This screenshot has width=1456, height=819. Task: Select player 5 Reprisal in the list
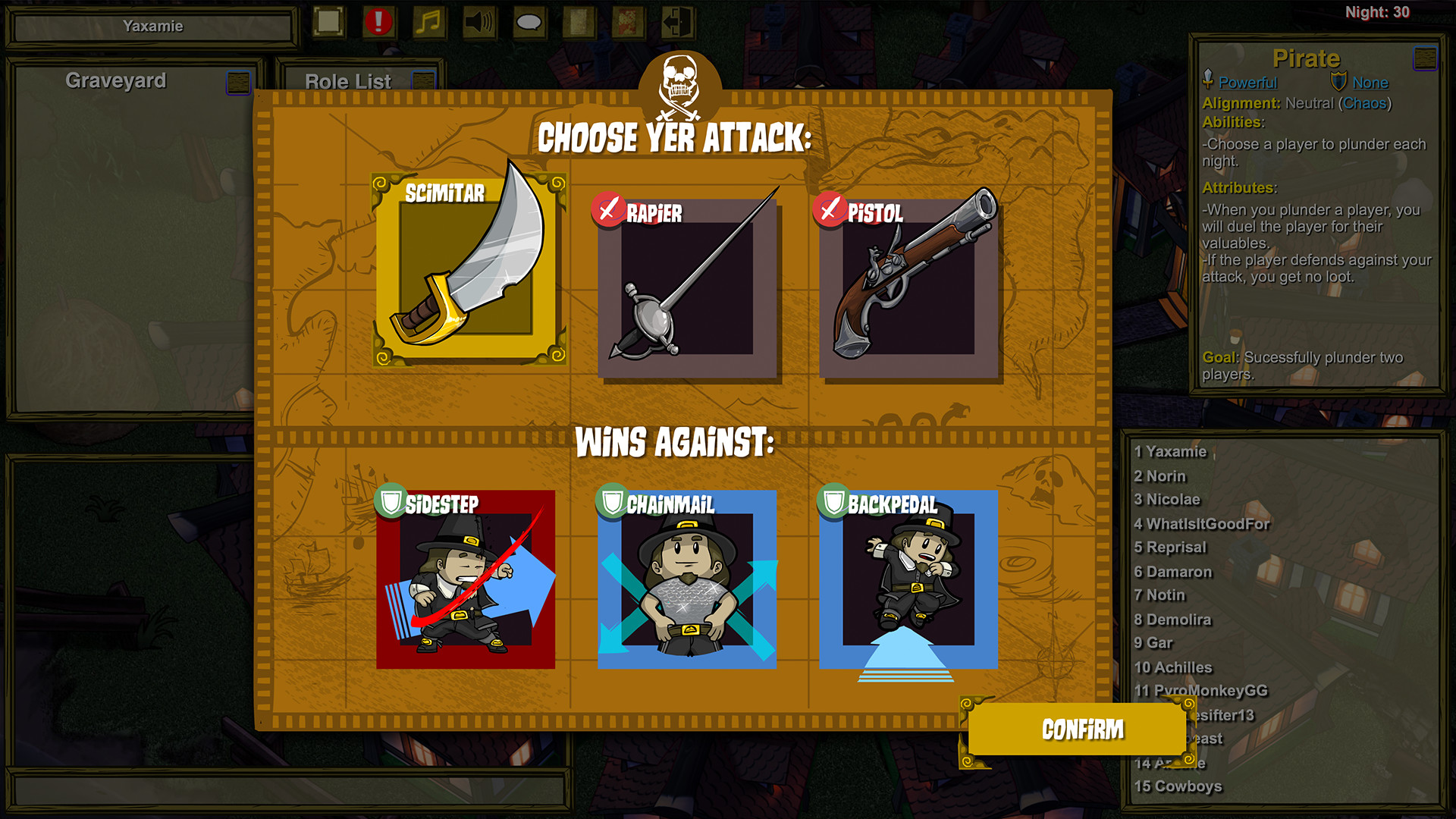(1172, 547)
